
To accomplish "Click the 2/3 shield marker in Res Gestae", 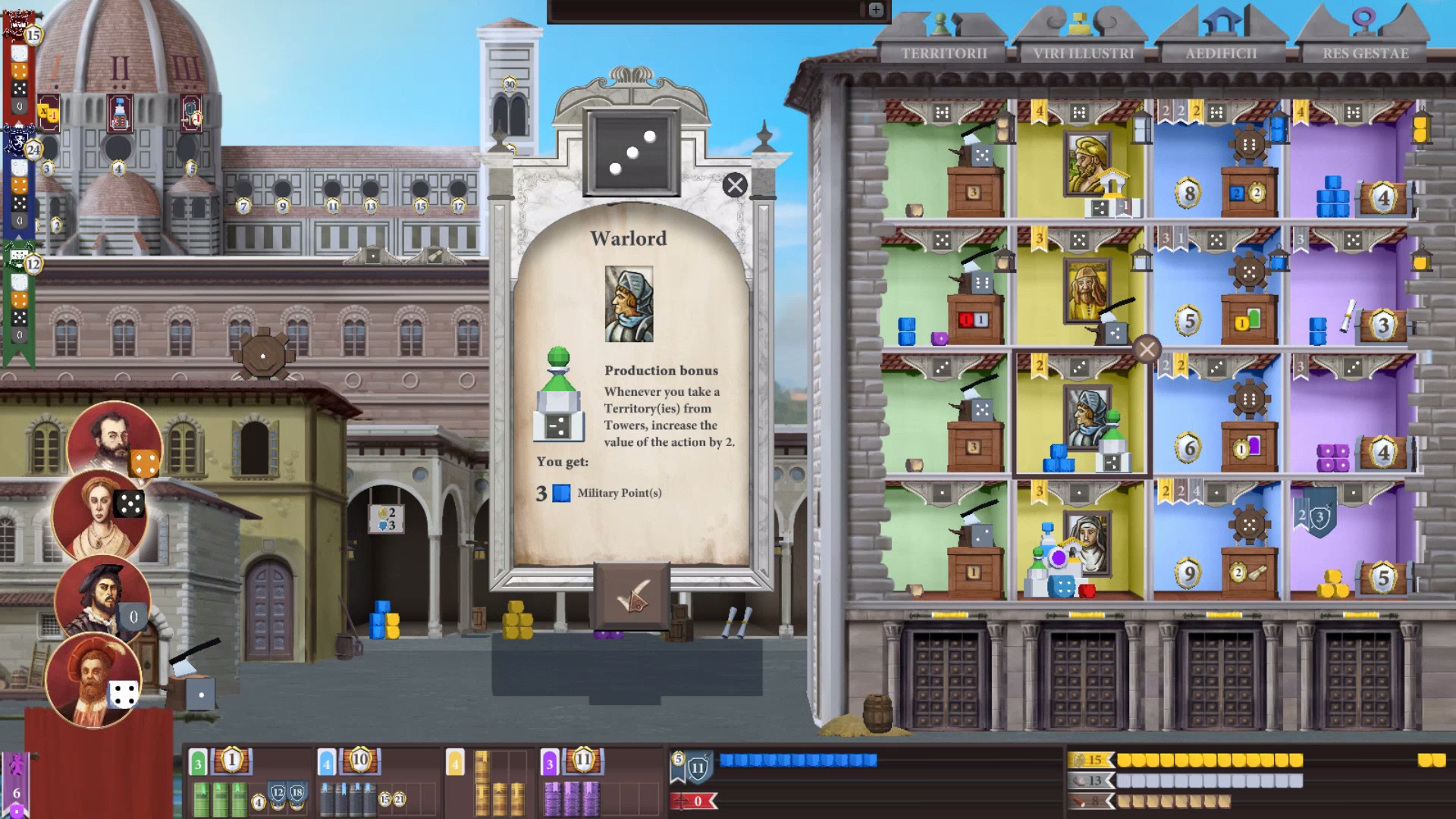I will pos(1316,514).
